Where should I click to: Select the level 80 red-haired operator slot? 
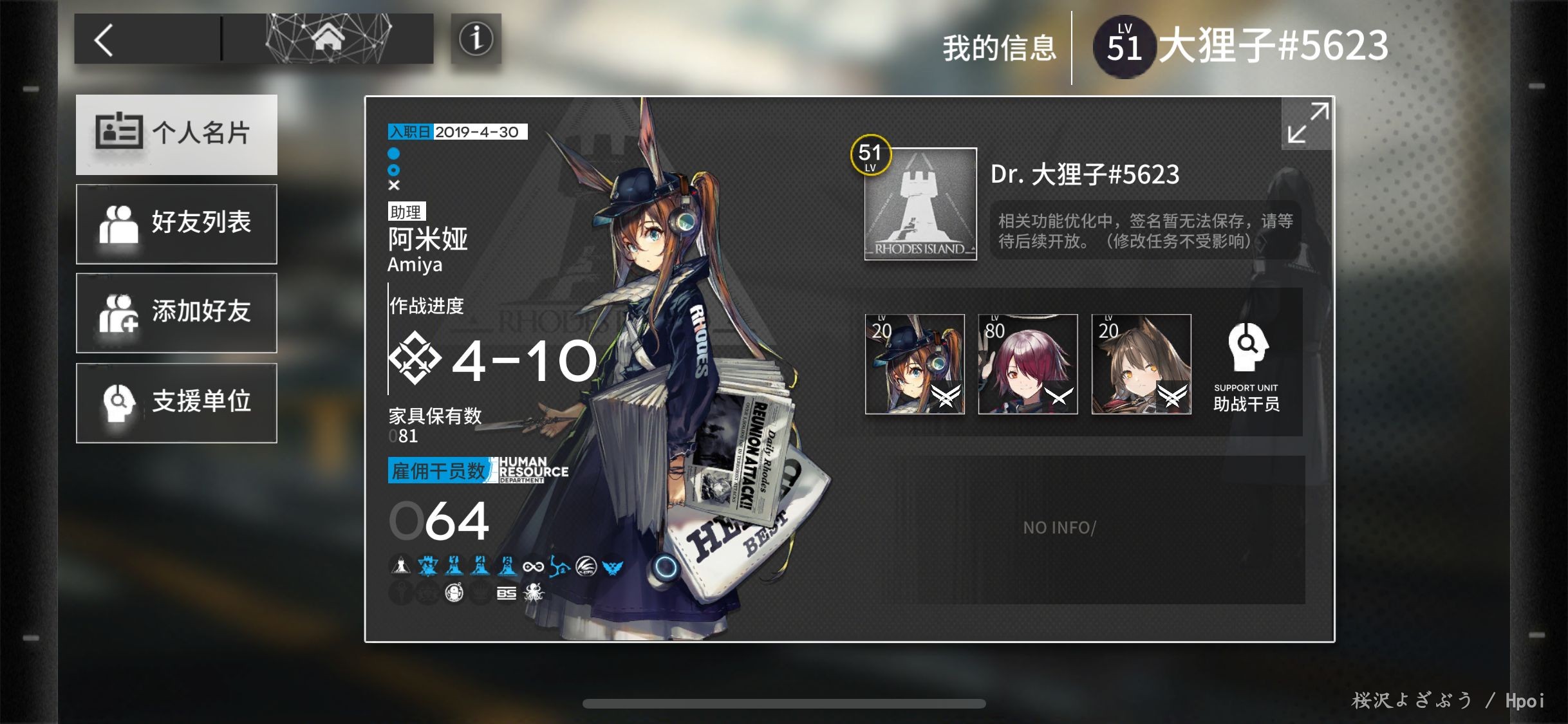[1028, 364]
